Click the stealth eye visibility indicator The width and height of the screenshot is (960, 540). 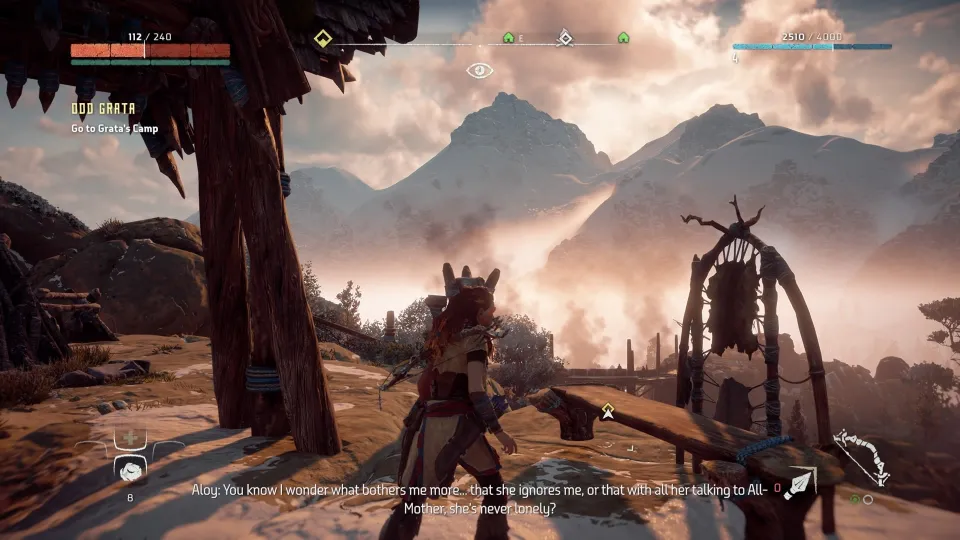(480, 70)
